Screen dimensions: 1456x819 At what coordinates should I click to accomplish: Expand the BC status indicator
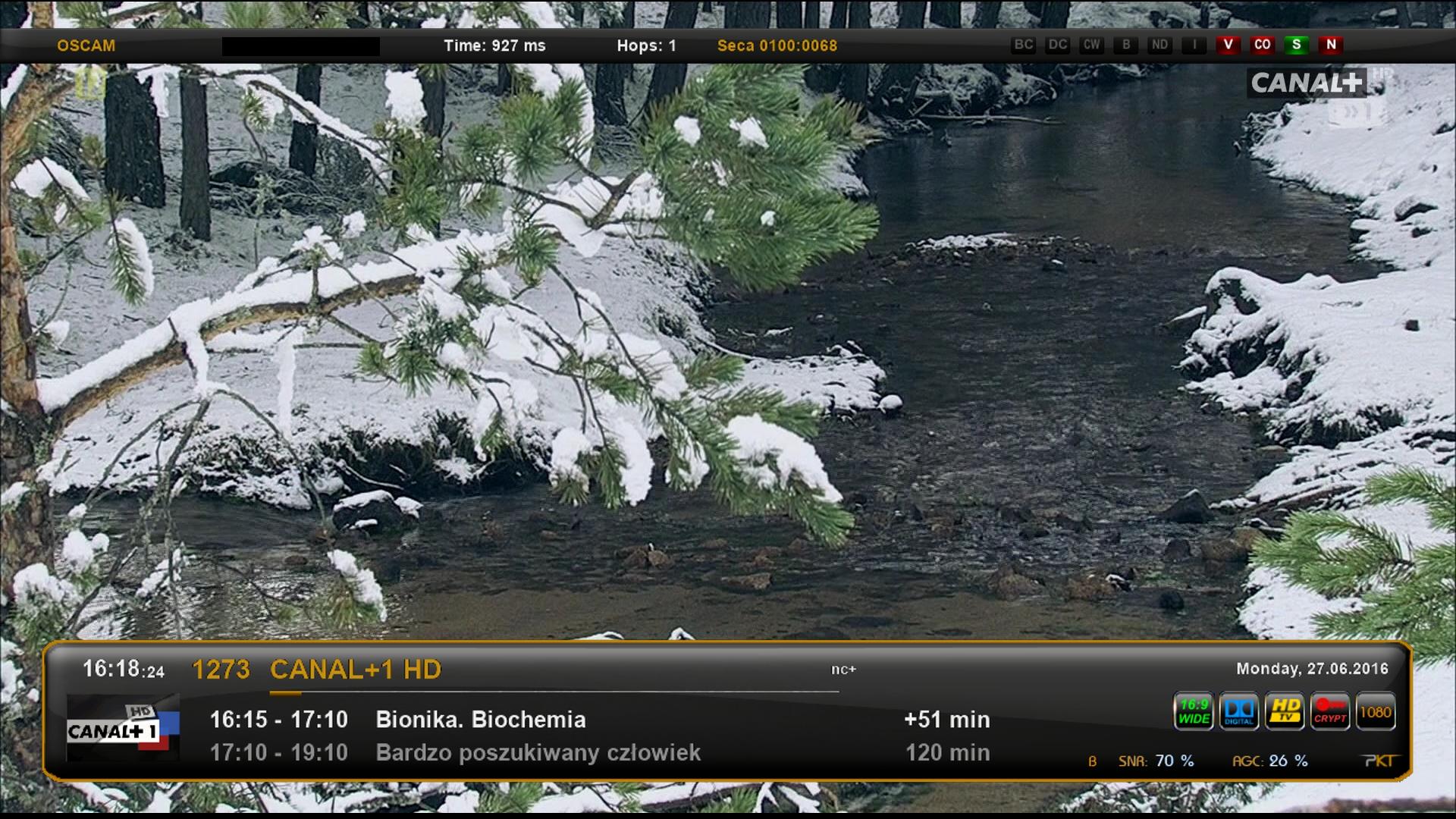tap(1024, 45)
